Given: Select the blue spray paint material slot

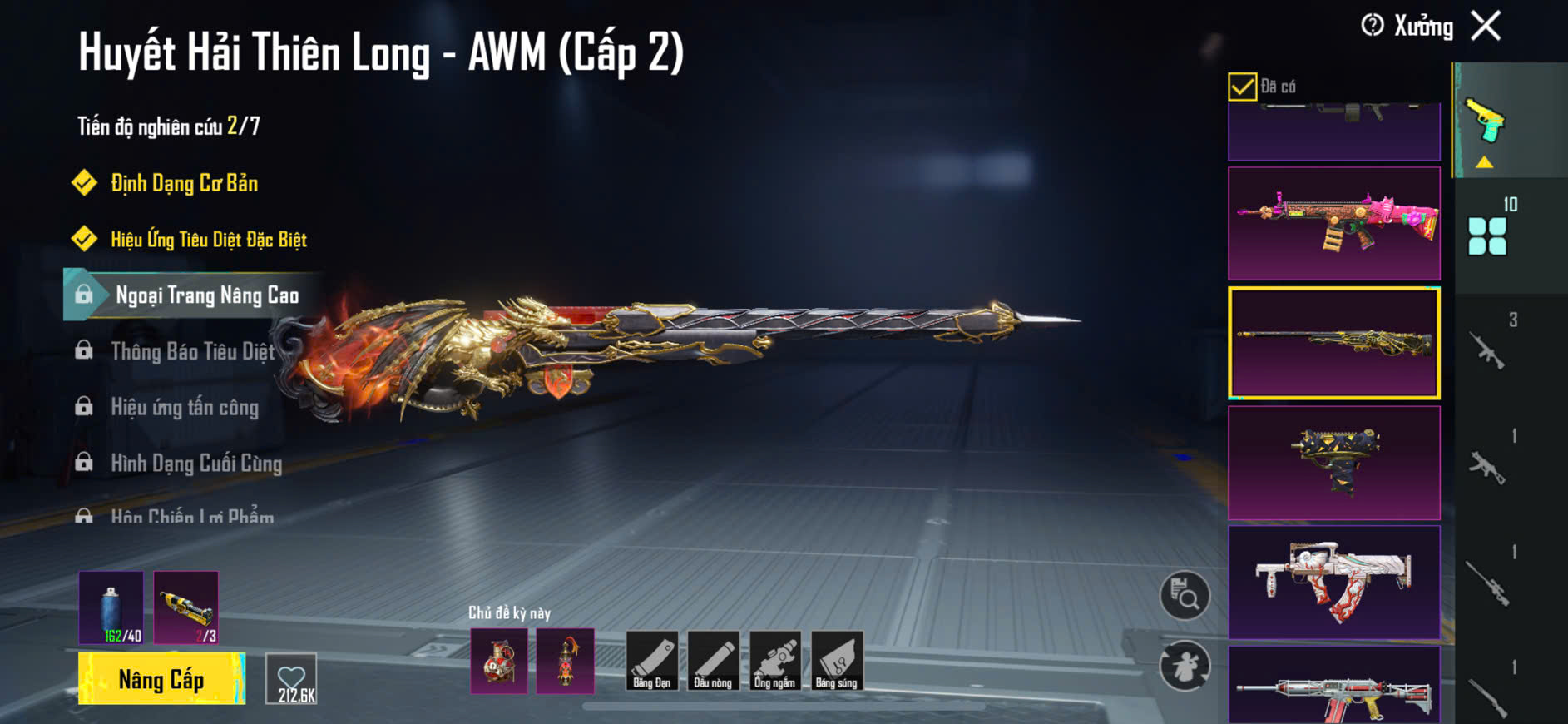Looking at the screenshot, I should click(111, 607).
